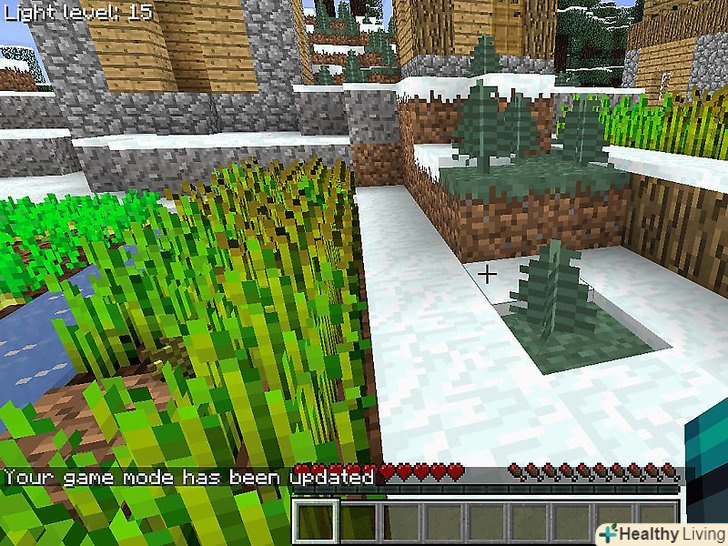
Task: Select the highlighted first hotbar slot
Action: click(318, 522)
